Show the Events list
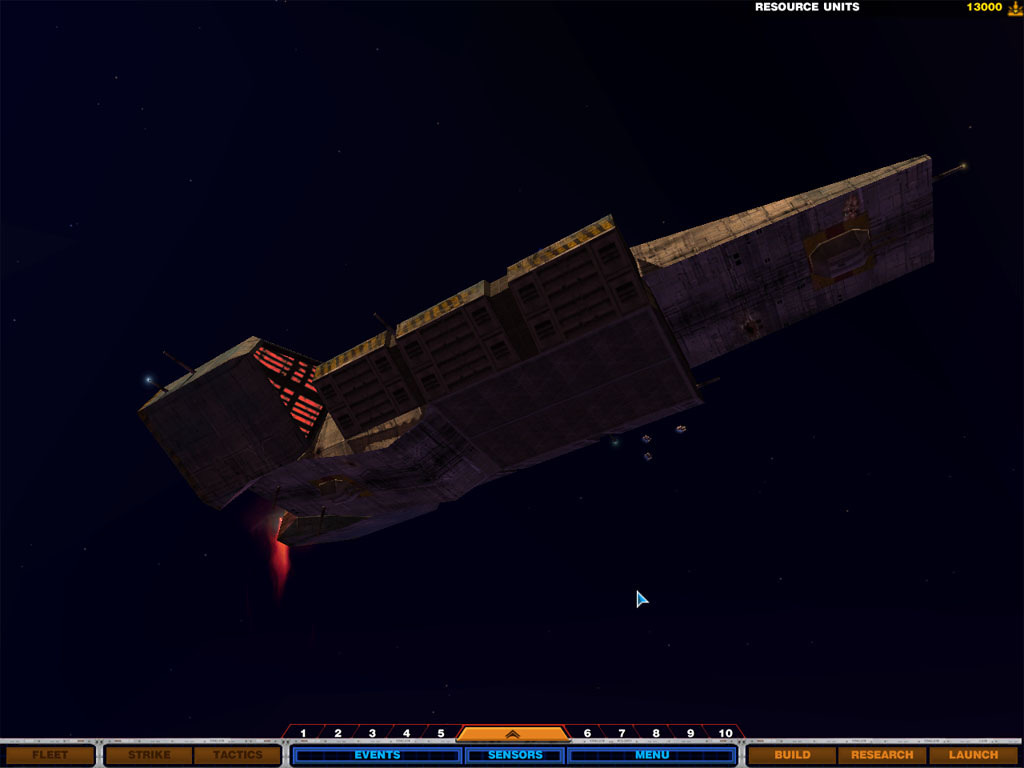Image resolution: width=1024 pixels, height=768 pixels. click(377, 755)
